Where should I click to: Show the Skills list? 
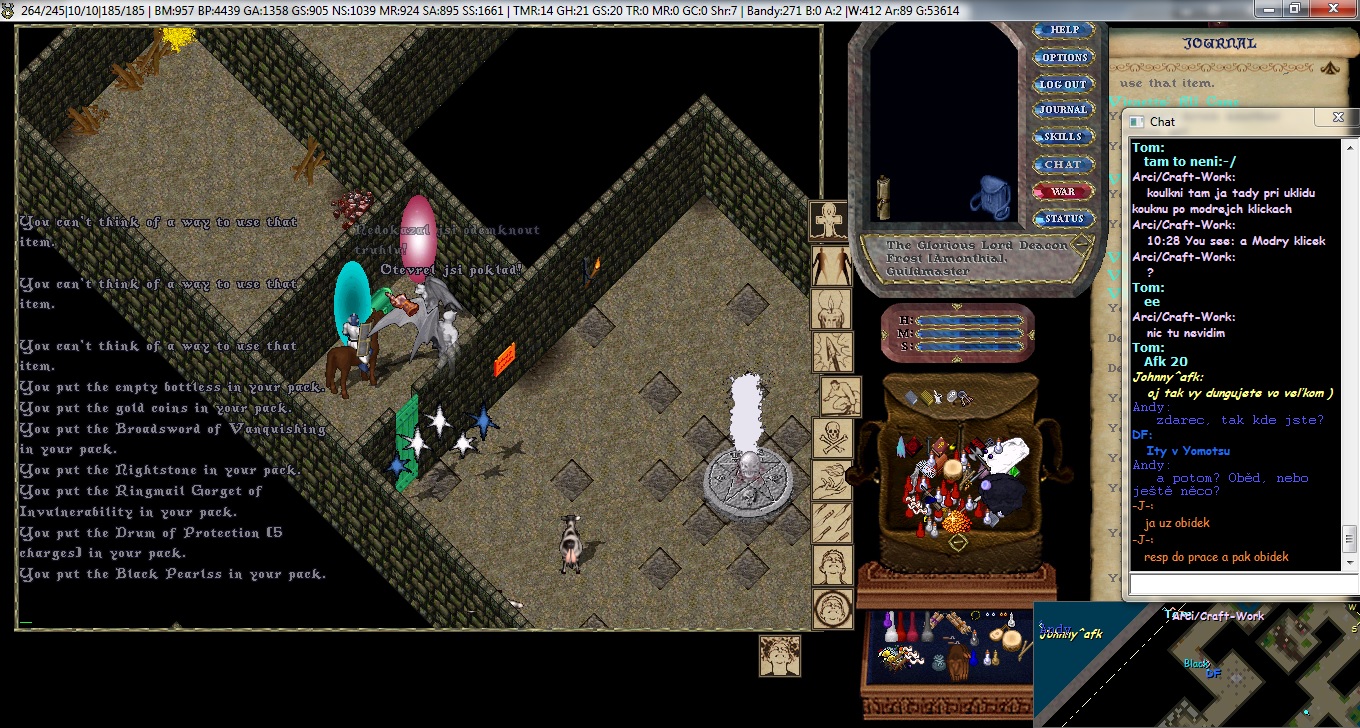[x=1064, y=137]
